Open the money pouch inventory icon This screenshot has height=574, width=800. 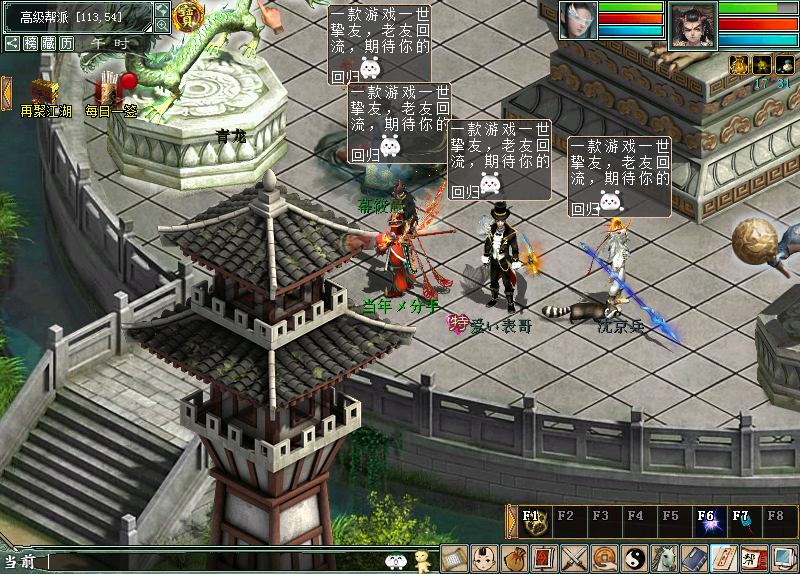[x=514, y=558]
